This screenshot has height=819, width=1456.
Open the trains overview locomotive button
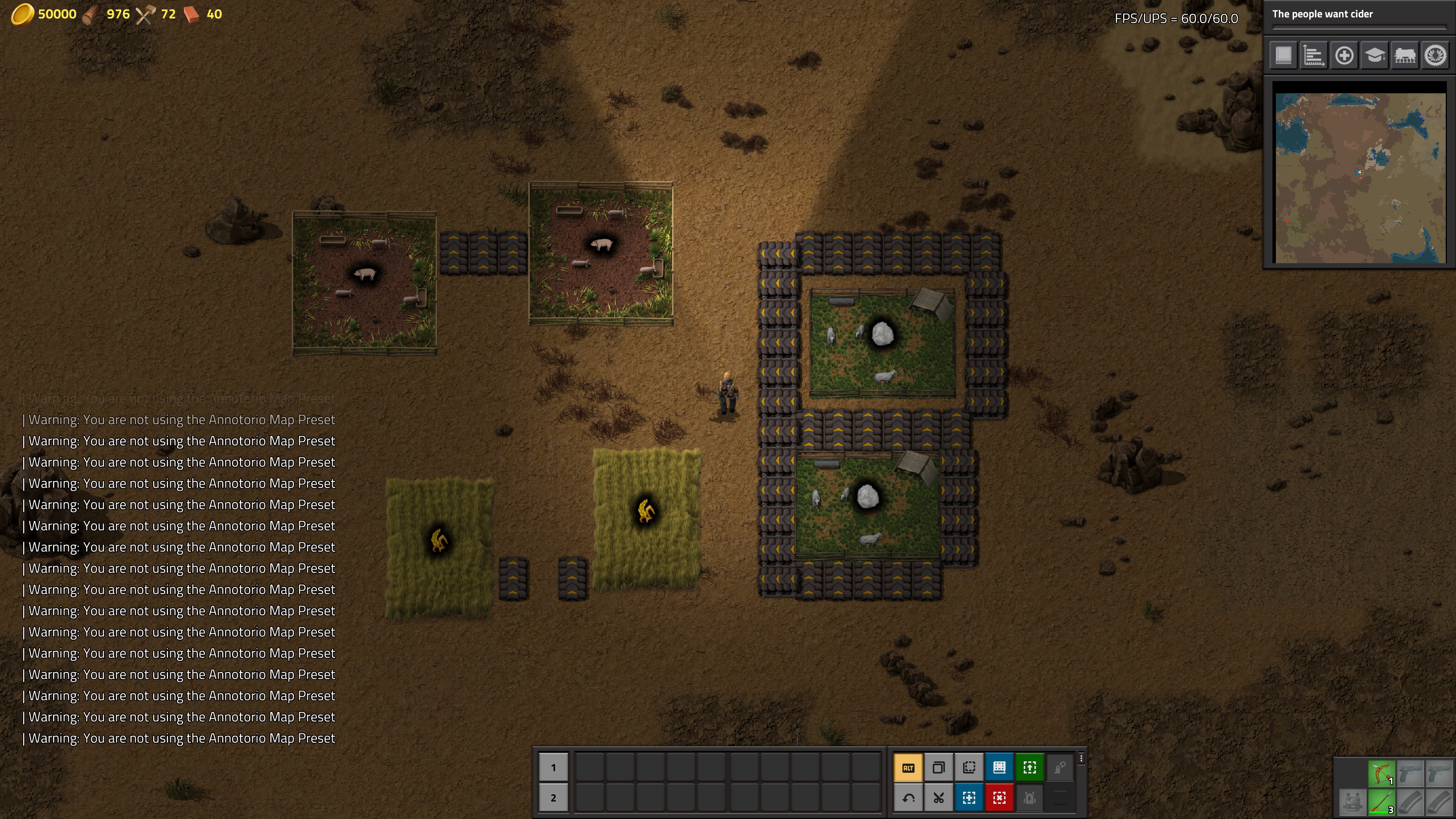tap(1405, 55)
